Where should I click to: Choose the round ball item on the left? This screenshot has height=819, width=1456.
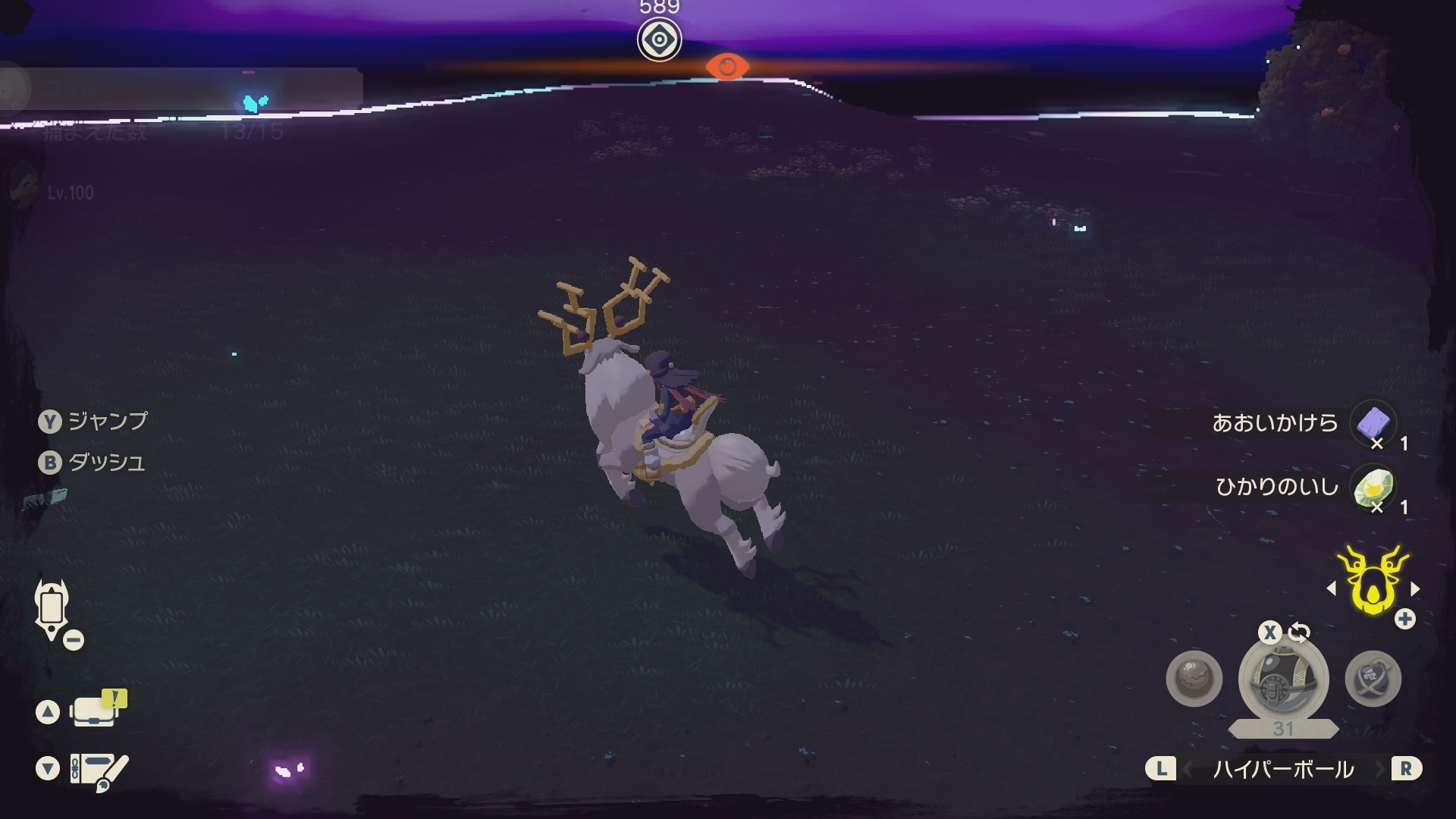[x=1194, y=679]
